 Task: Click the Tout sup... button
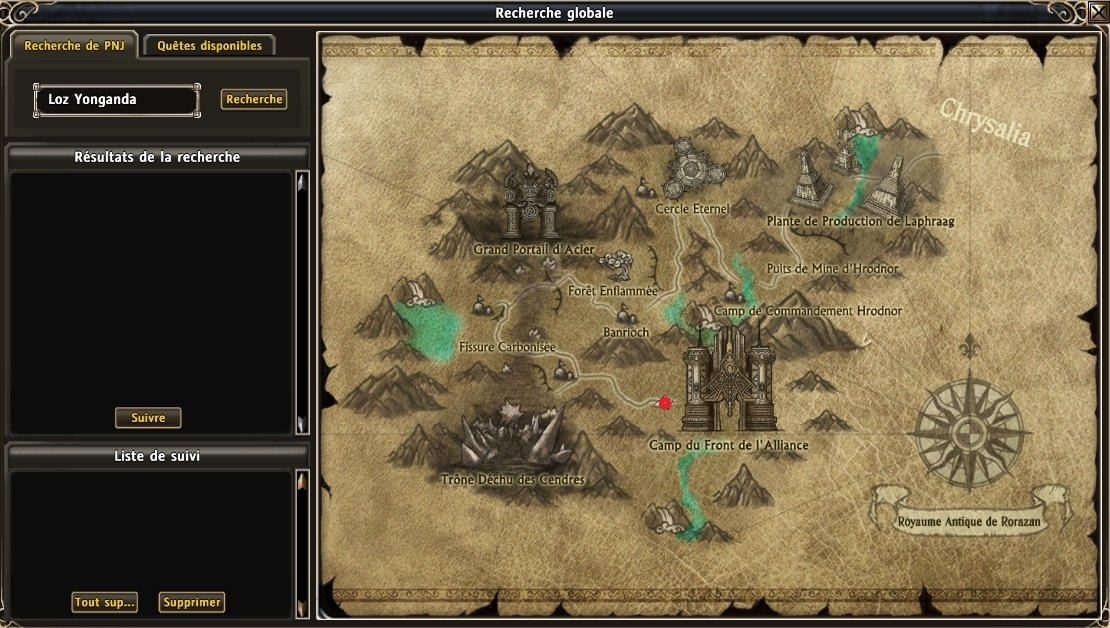point(104,602)
